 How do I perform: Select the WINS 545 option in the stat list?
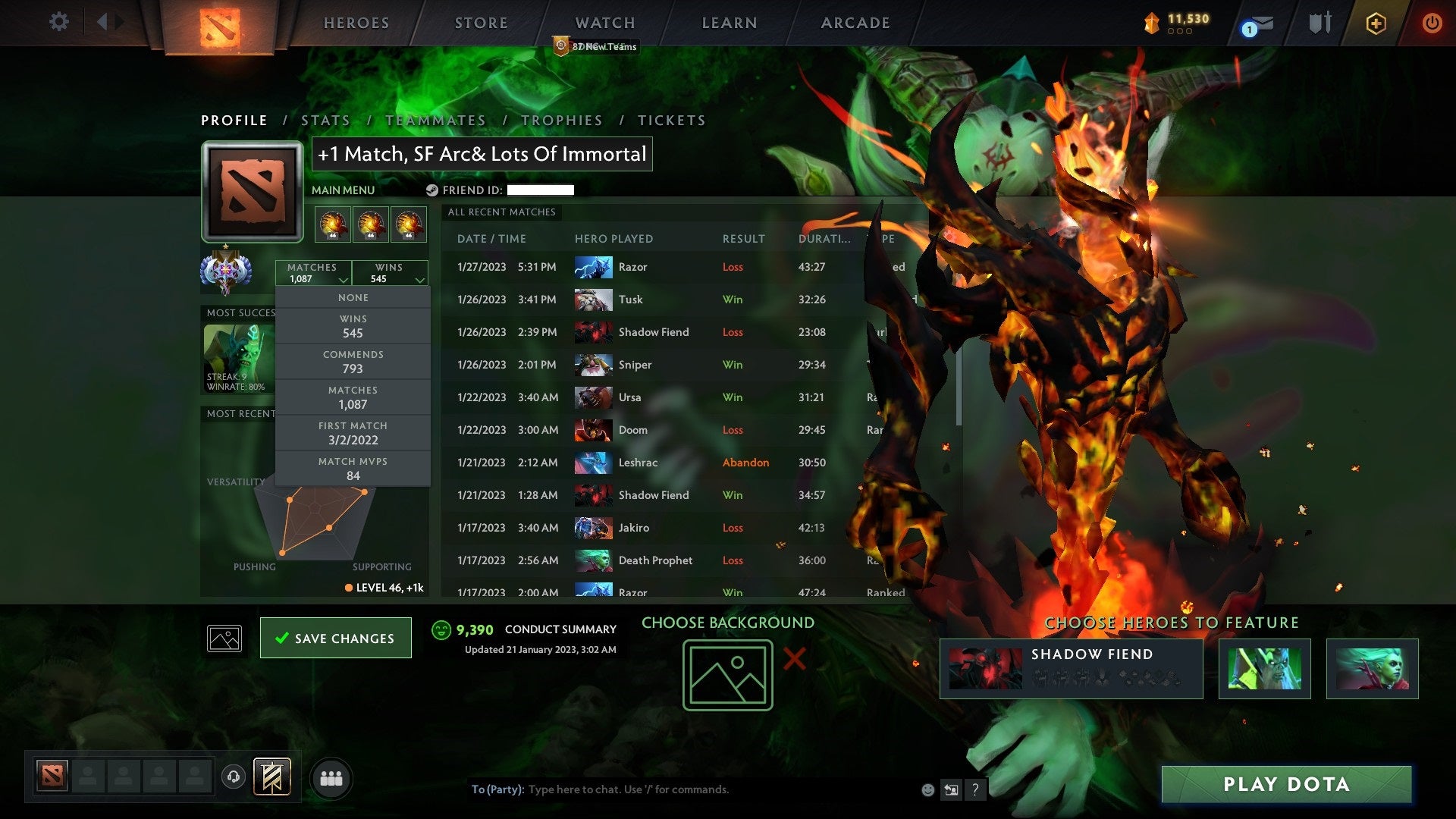coord(353,325)
